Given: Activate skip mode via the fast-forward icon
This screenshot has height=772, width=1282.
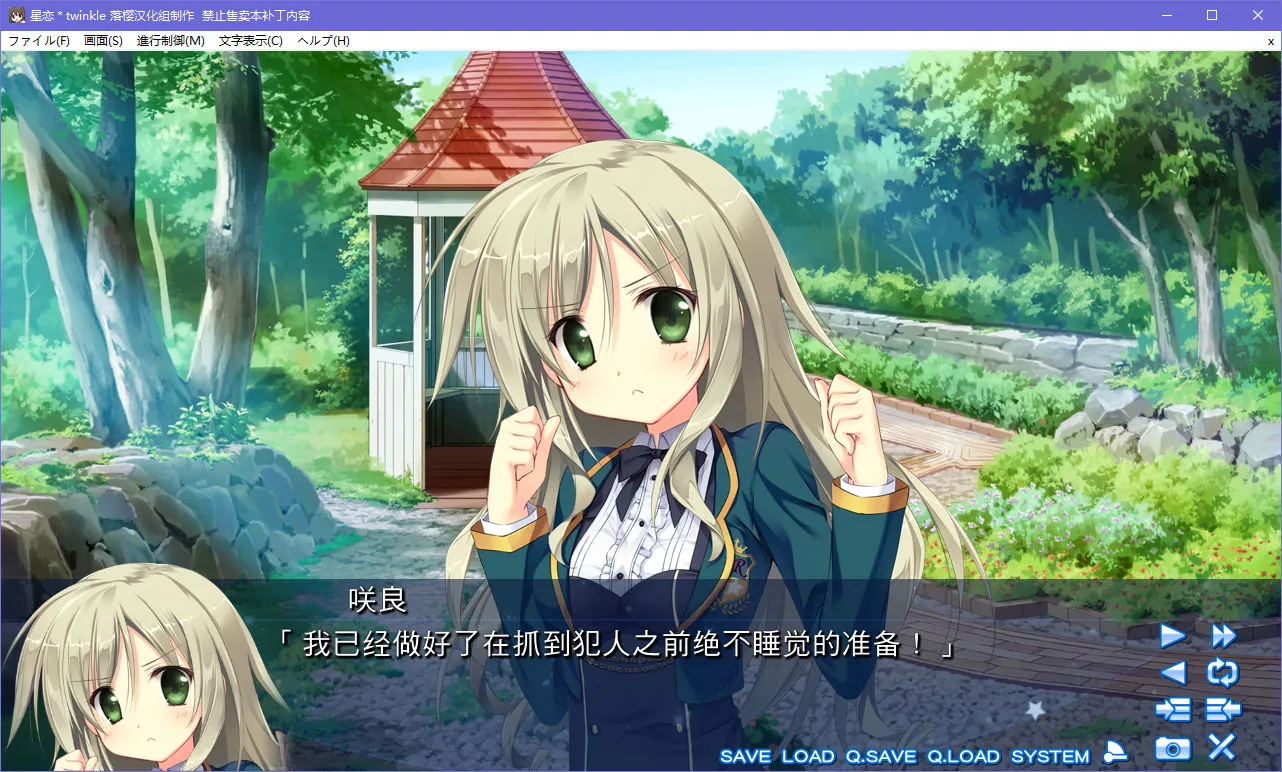Looking at the screenshot, I should 1222,637.
